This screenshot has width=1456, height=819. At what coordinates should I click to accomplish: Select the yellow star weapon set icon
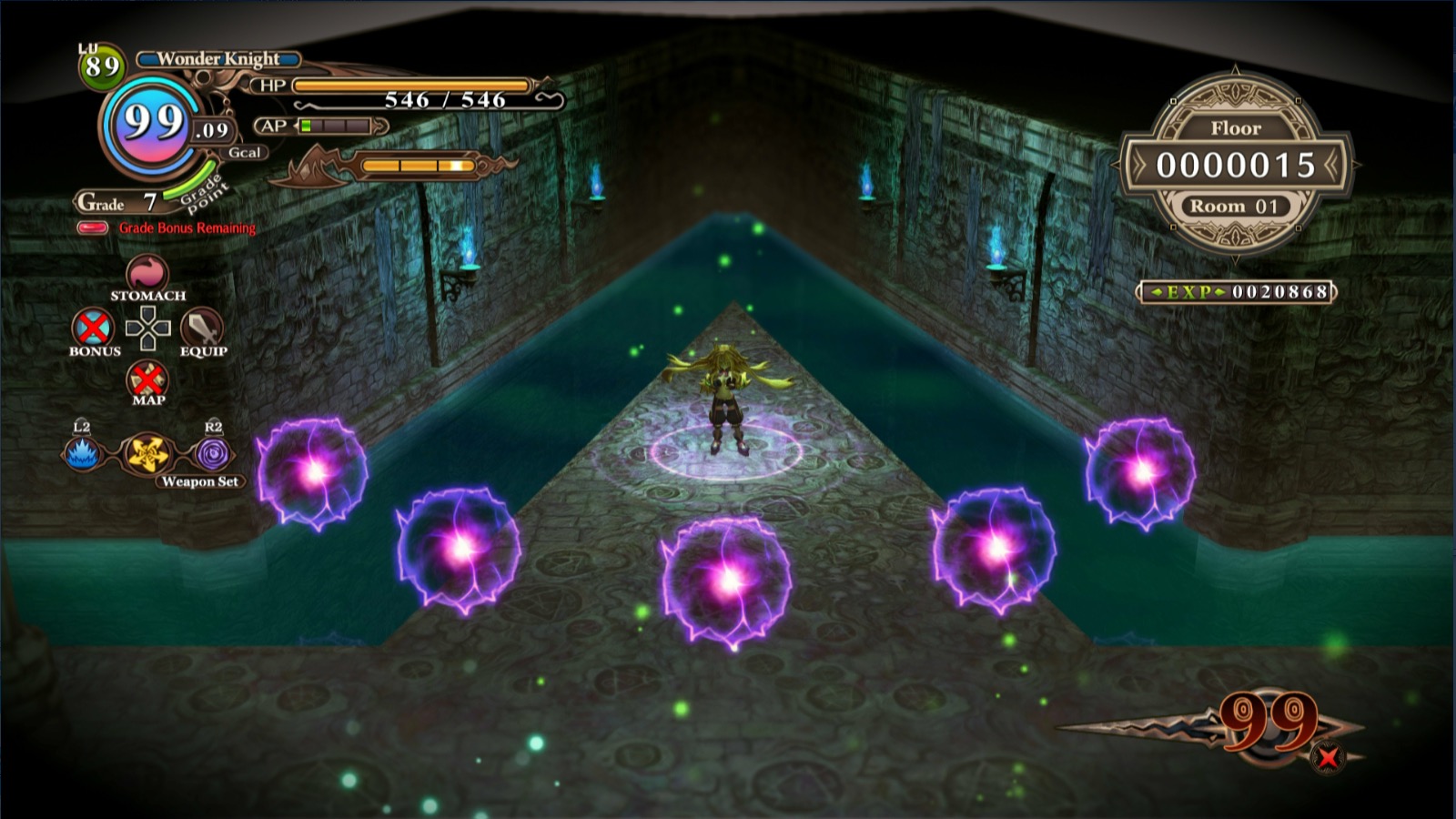click(147, 453)
